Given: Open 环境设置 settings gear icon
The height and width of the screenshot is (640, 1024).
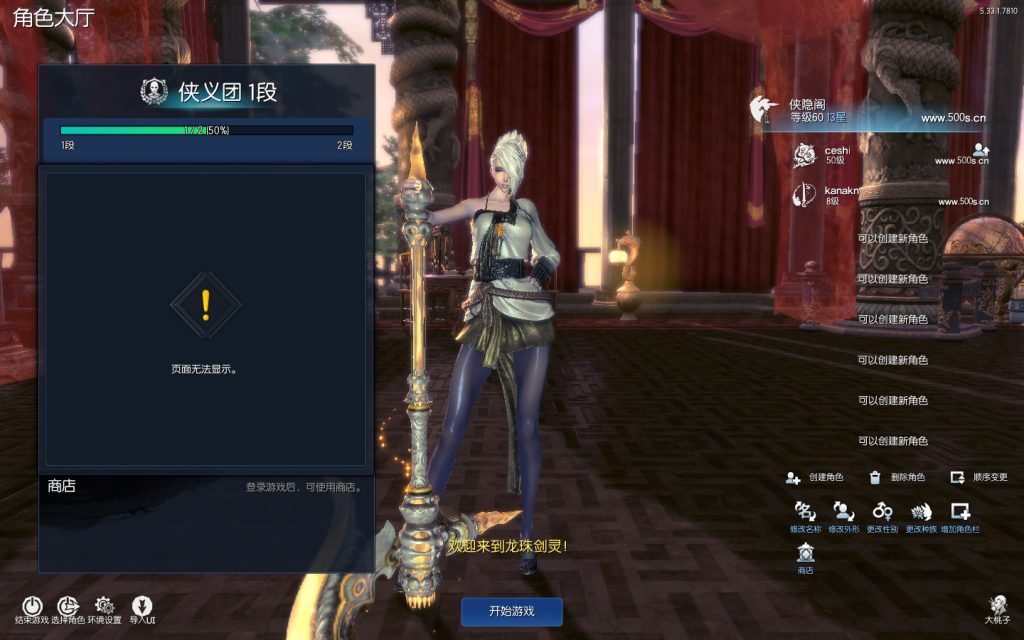Looking at the screenshot, I should (104, 606).
